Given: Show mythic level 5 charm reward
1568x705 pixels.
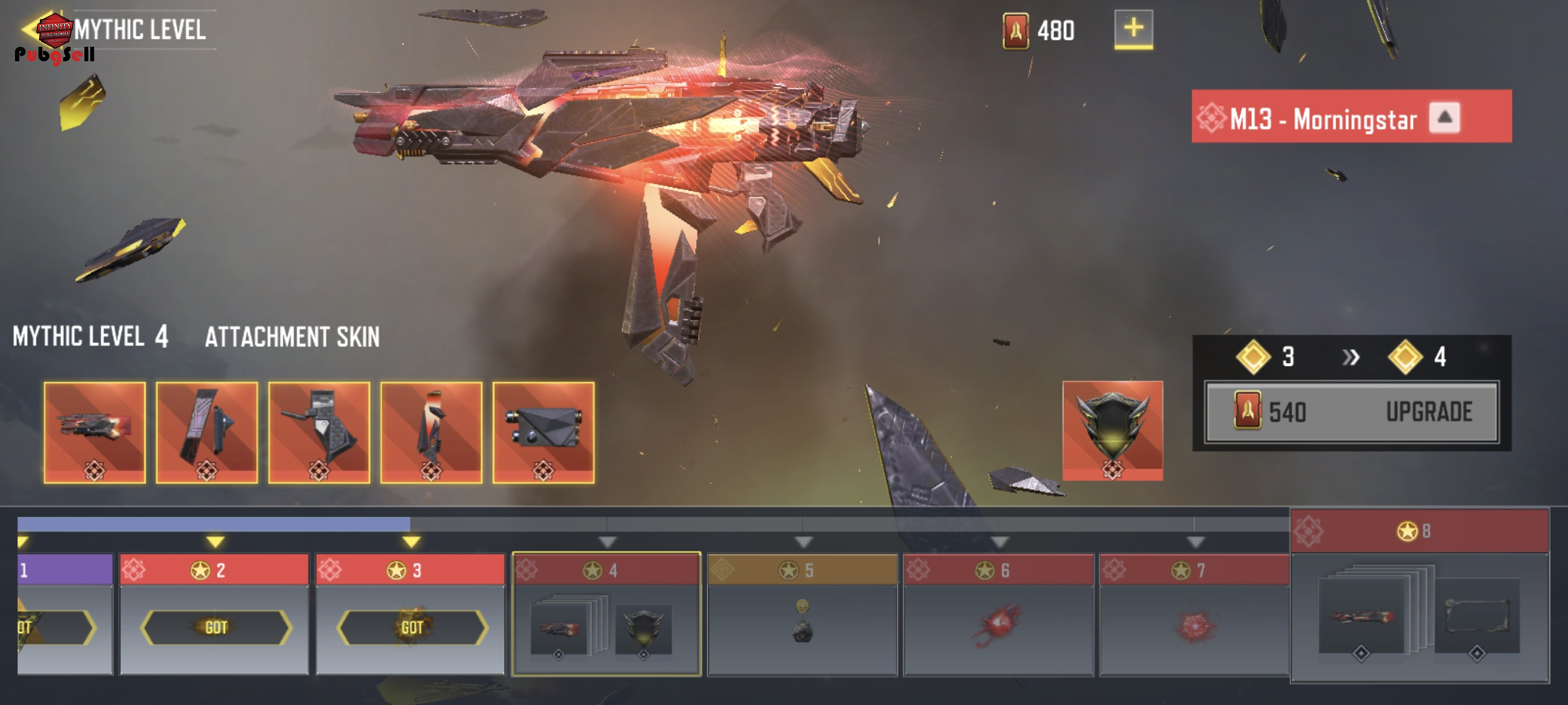Looking at the screenshot, I should coord(803,613).
